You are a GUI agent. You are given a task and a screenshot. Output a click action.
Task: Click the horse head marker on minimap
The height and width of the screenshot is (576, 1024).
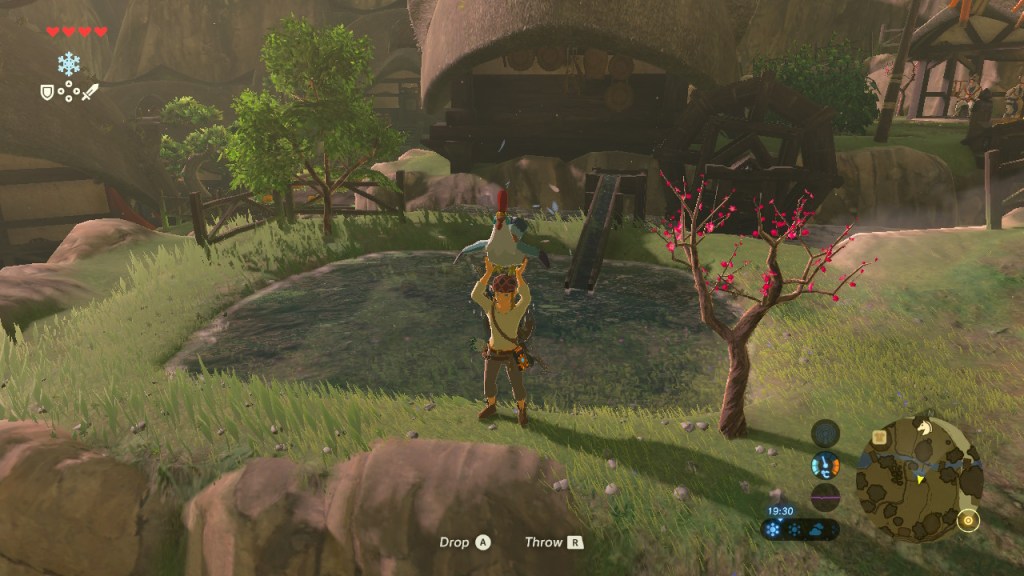[925, 427]
